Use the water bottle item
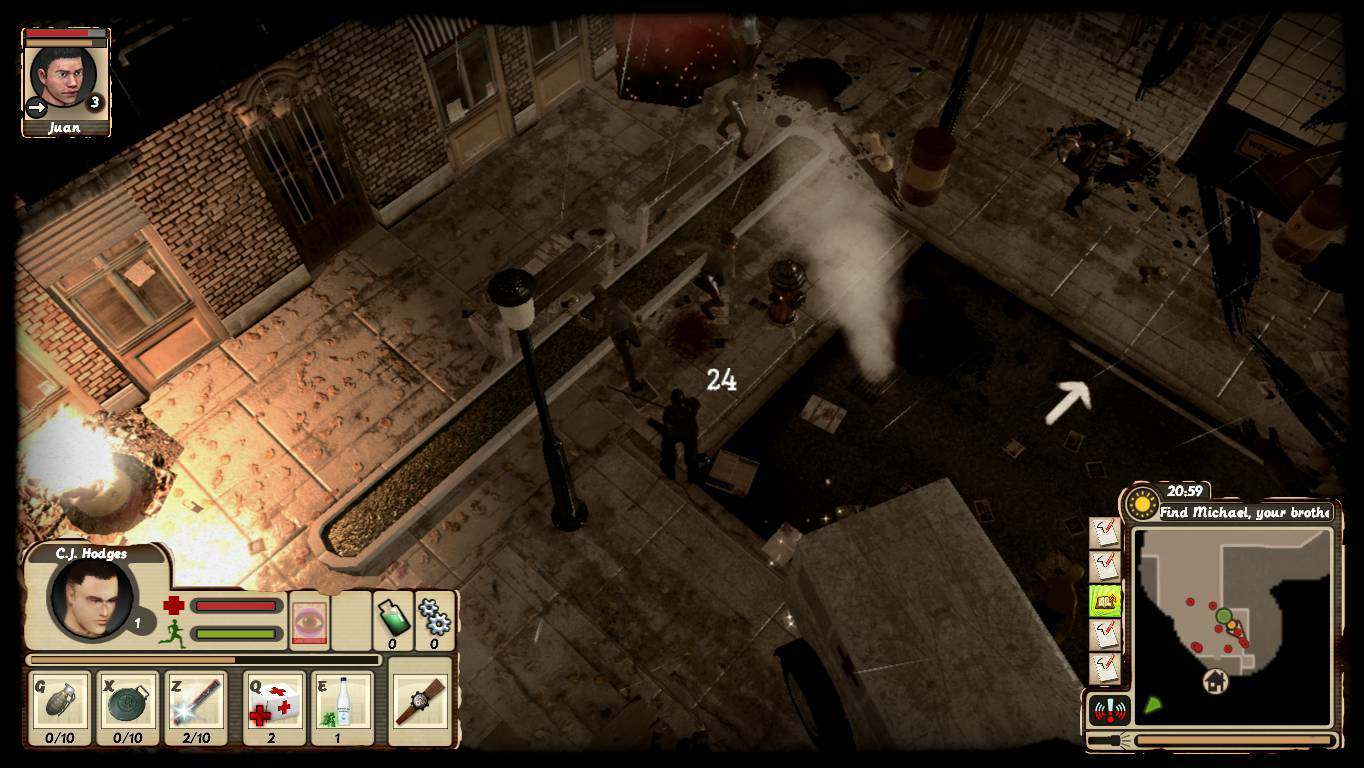The width and height of the screenshot is (1364, 768). pyautogui.click(x=342, y=707)
